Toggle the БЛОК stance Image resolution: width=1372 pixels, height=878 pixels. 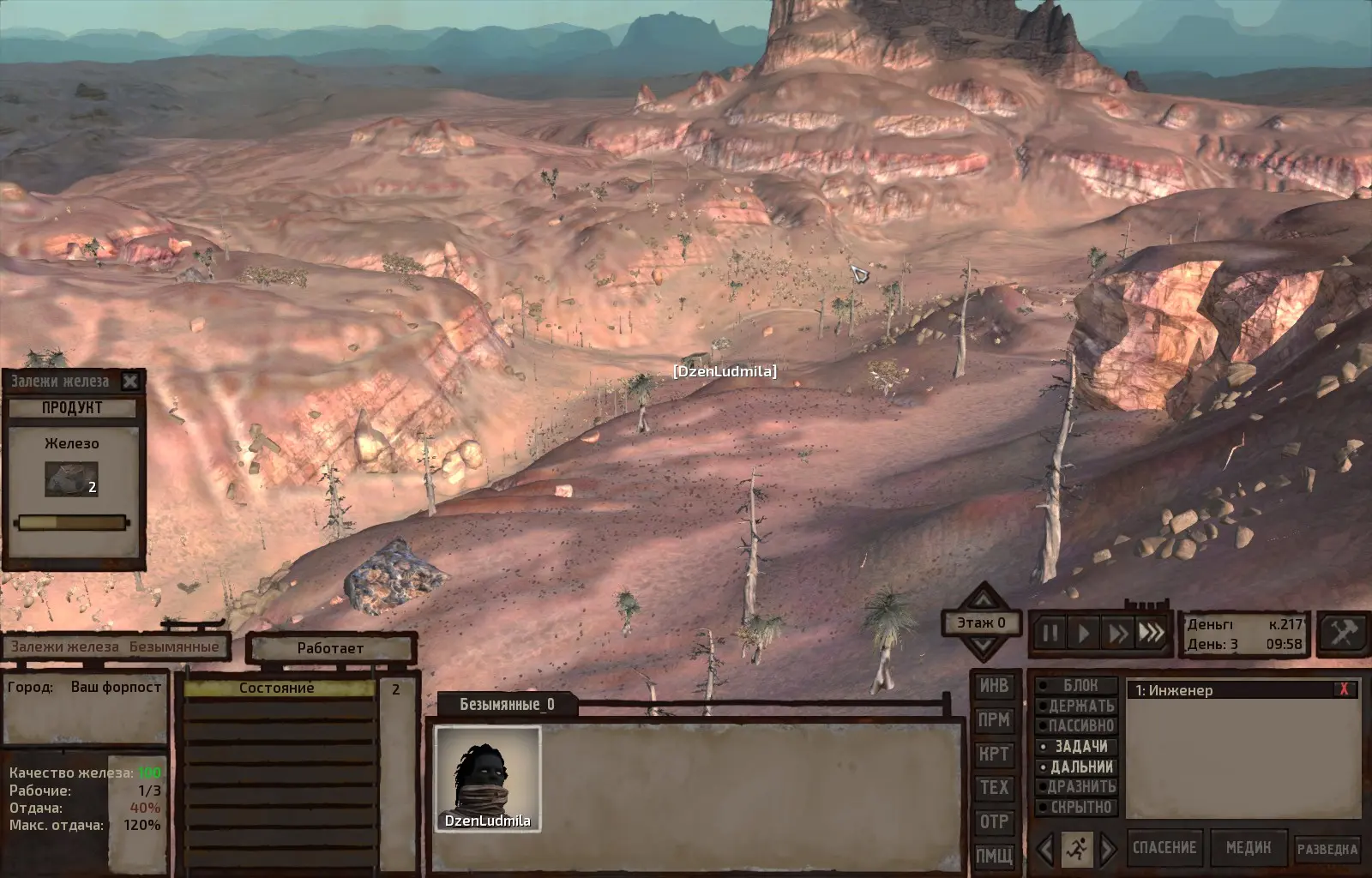(1078, 686)
